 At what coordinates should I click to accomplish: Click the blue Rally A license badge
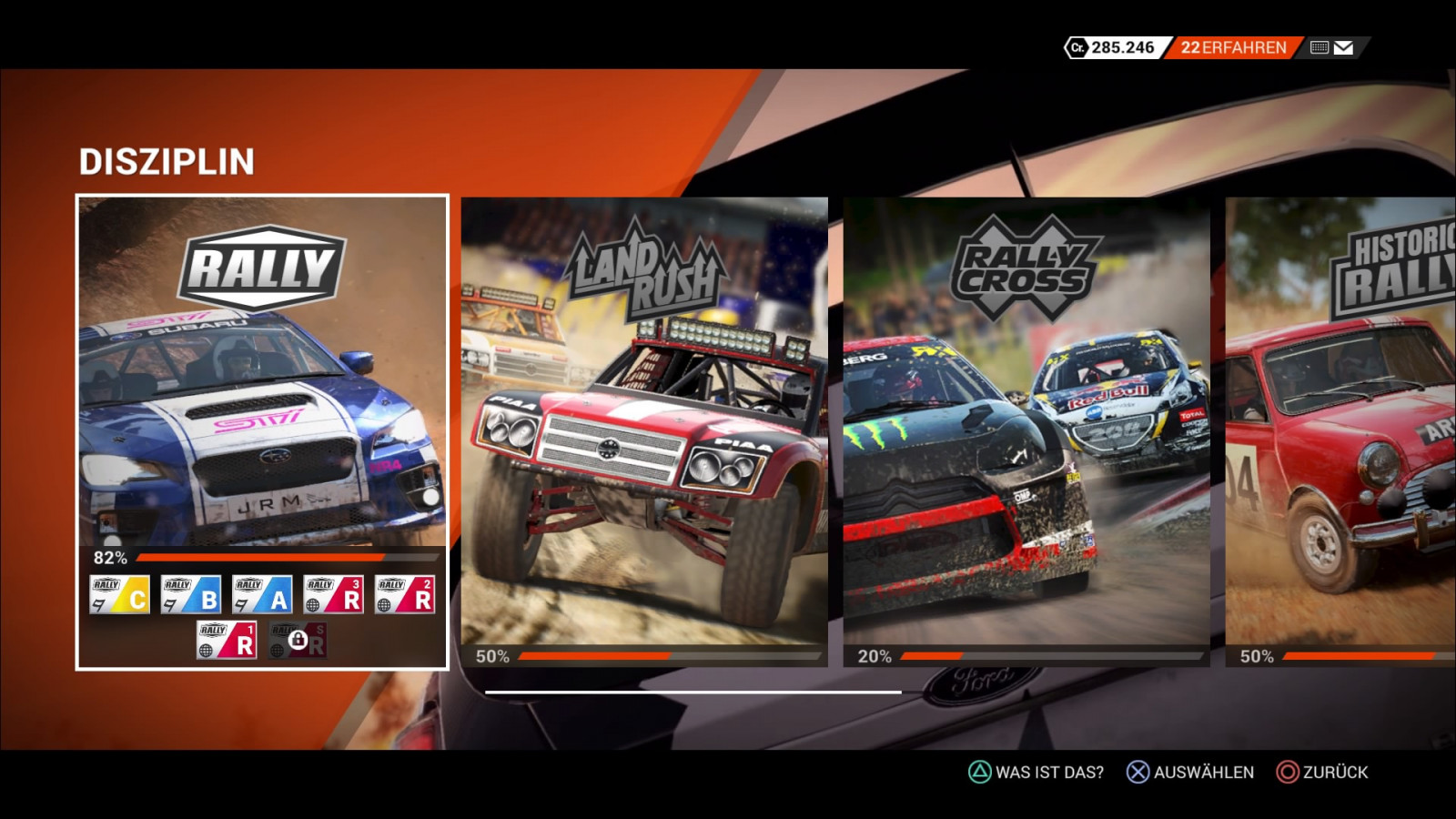coord(262,594)
